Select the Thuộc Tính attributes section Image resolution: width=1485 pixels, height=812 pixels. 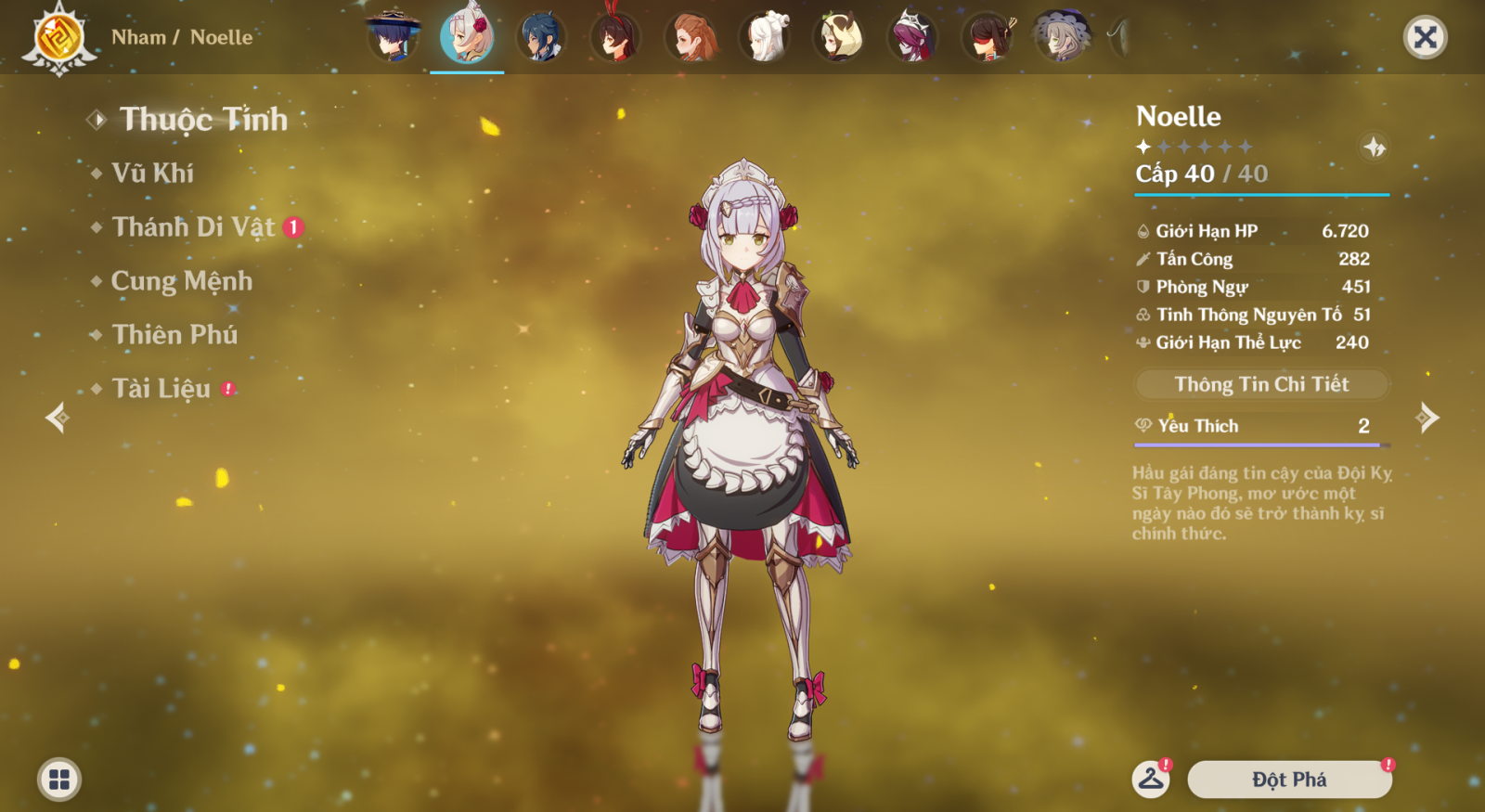click(x=203, y=120)
